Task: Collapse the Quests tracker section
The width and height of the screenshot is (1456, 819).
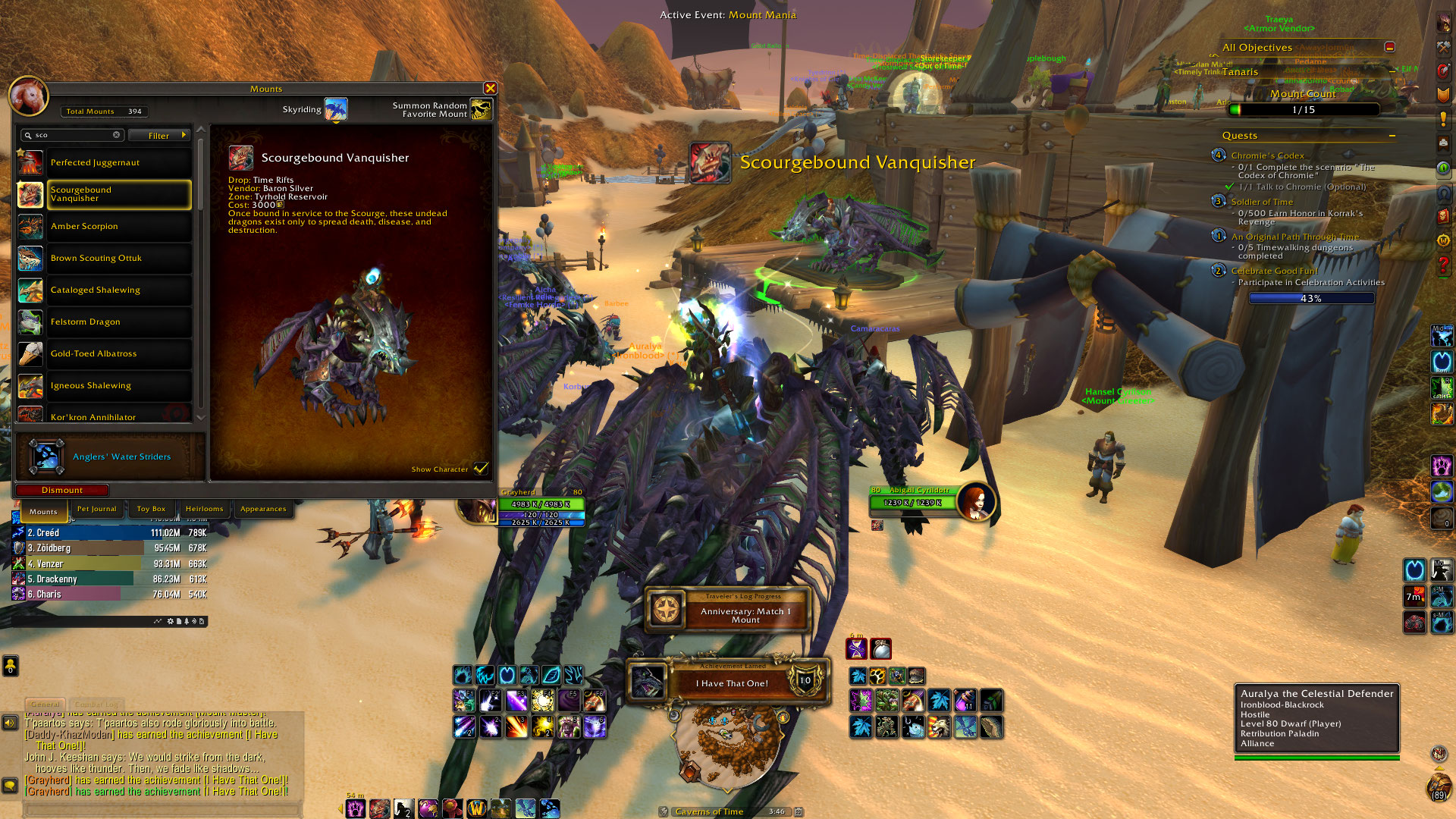Action: [x=1392, y=136]
